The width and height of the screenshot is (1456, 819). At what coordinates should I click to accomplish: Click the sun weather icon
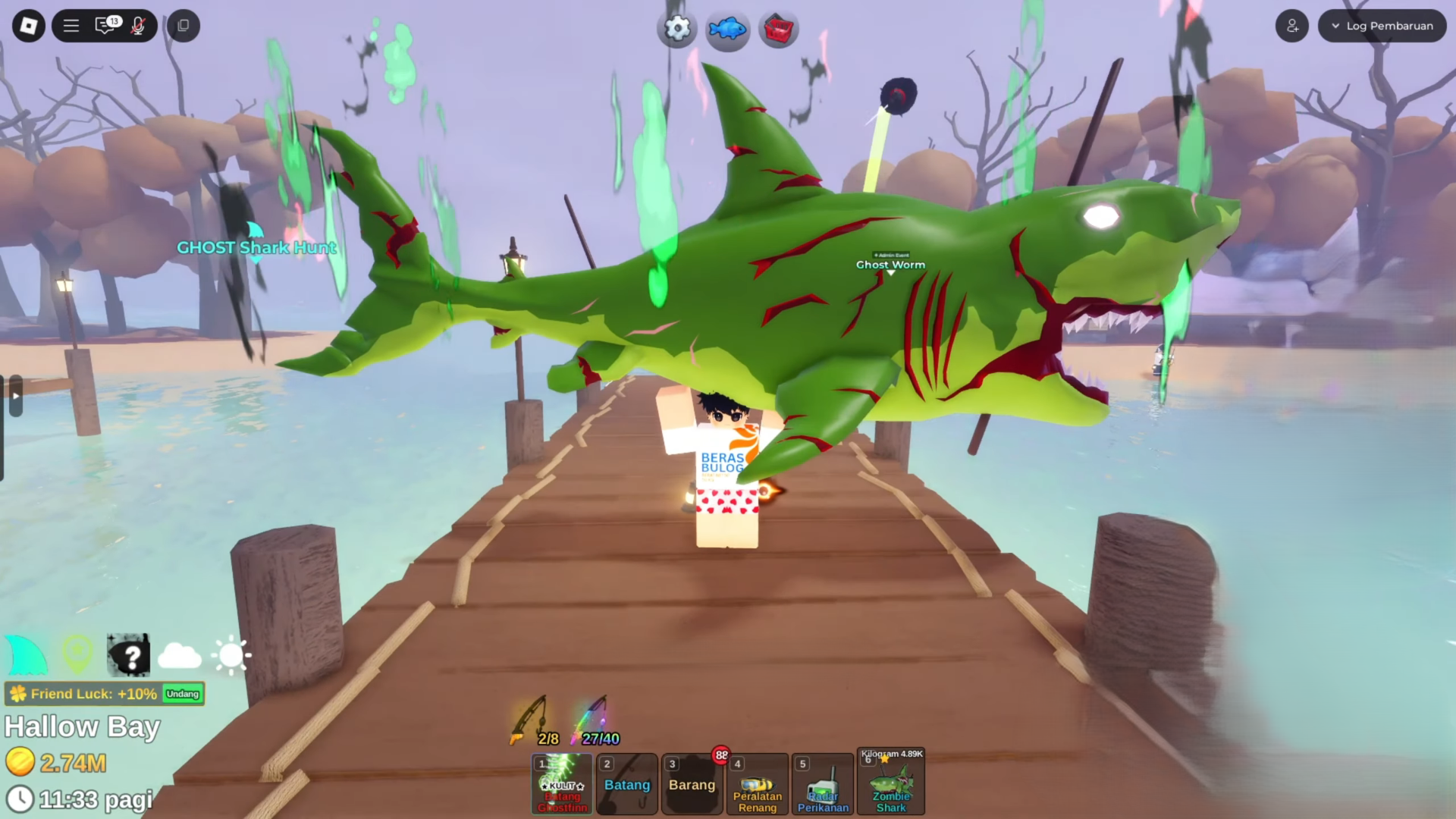click(231, 654)
